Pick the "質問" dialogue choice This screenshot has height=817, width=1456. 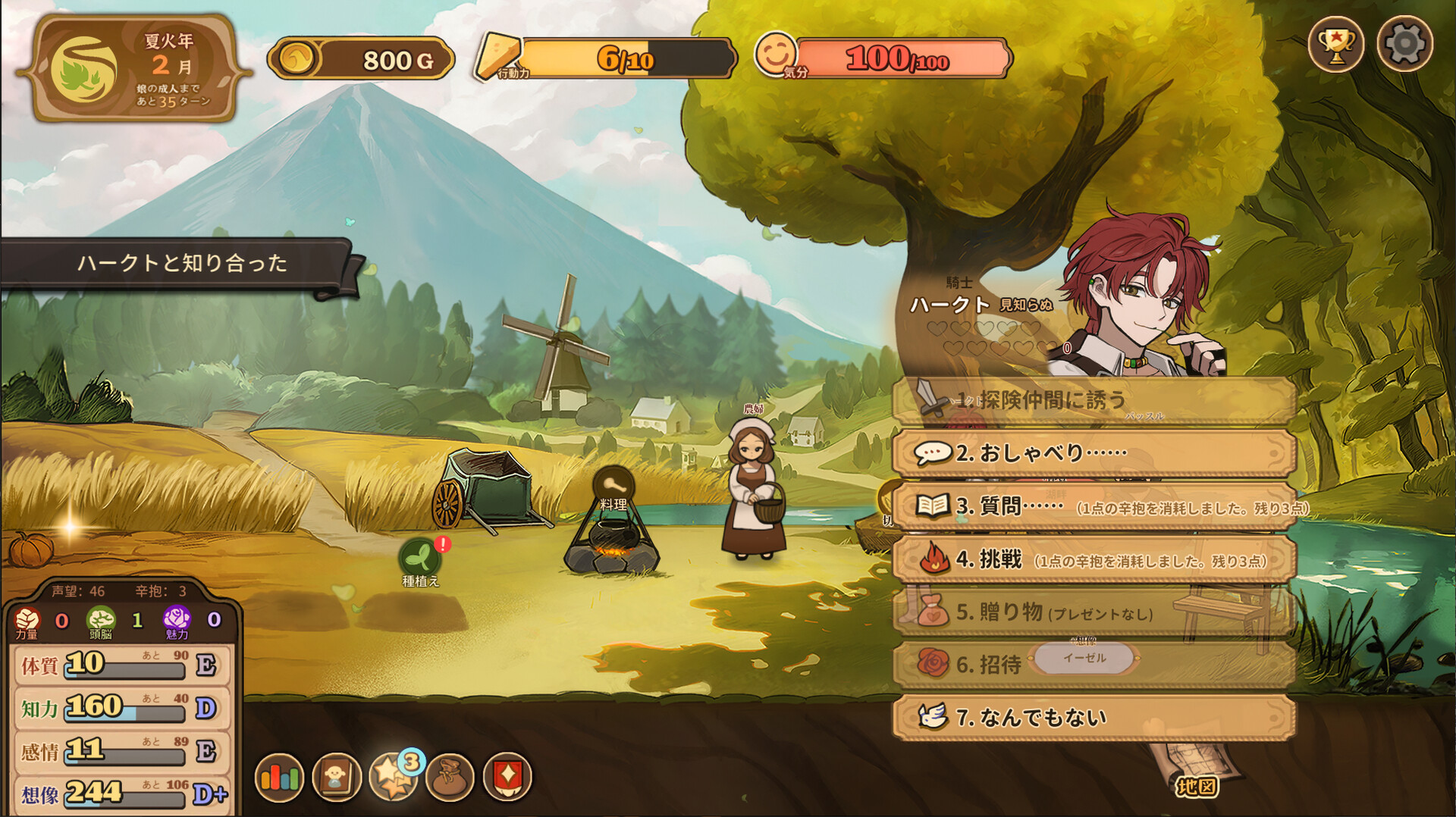click(1092, 506)
